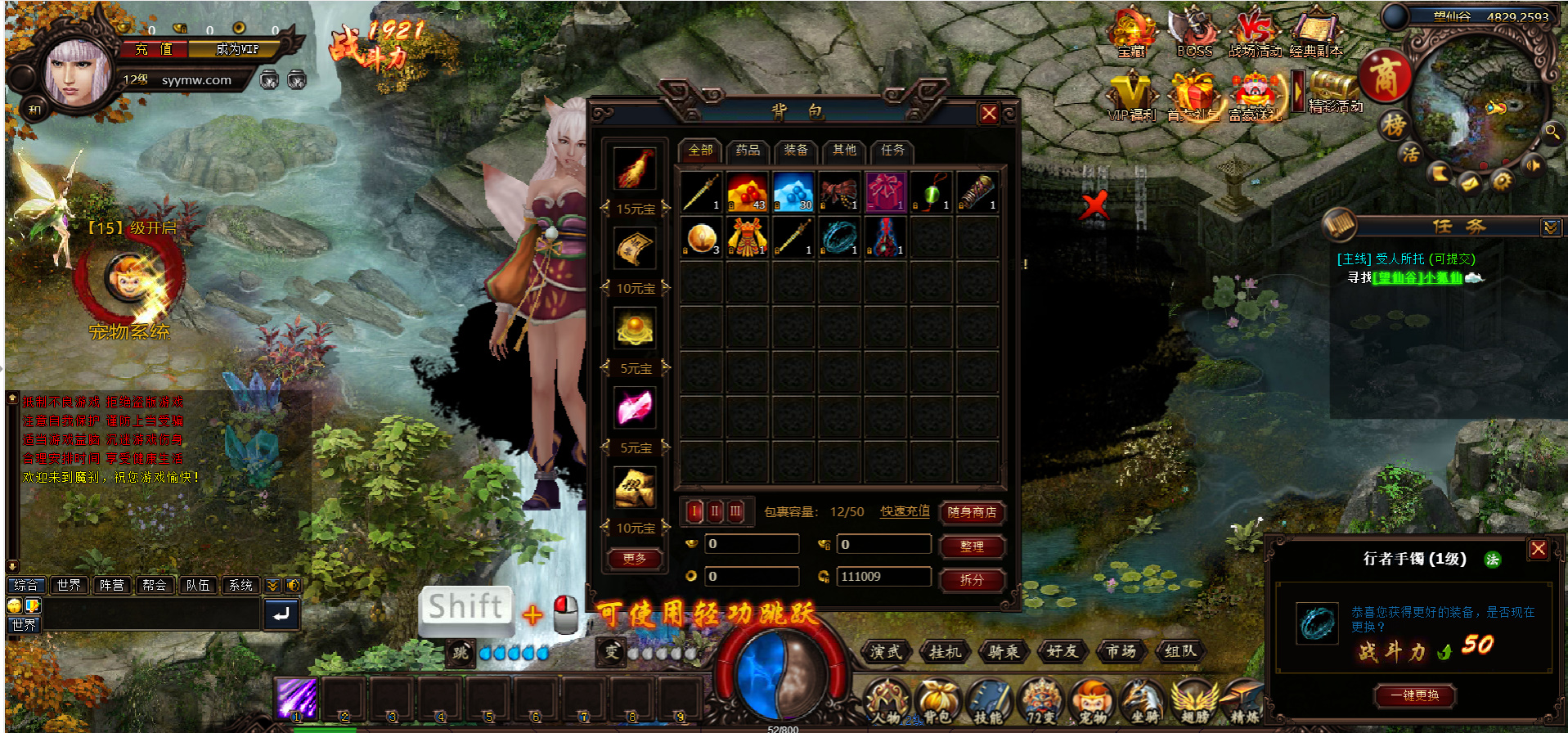Click the 快速充值 recharge link
This screenshot has width=1568, height=733.
coord(905,511)
